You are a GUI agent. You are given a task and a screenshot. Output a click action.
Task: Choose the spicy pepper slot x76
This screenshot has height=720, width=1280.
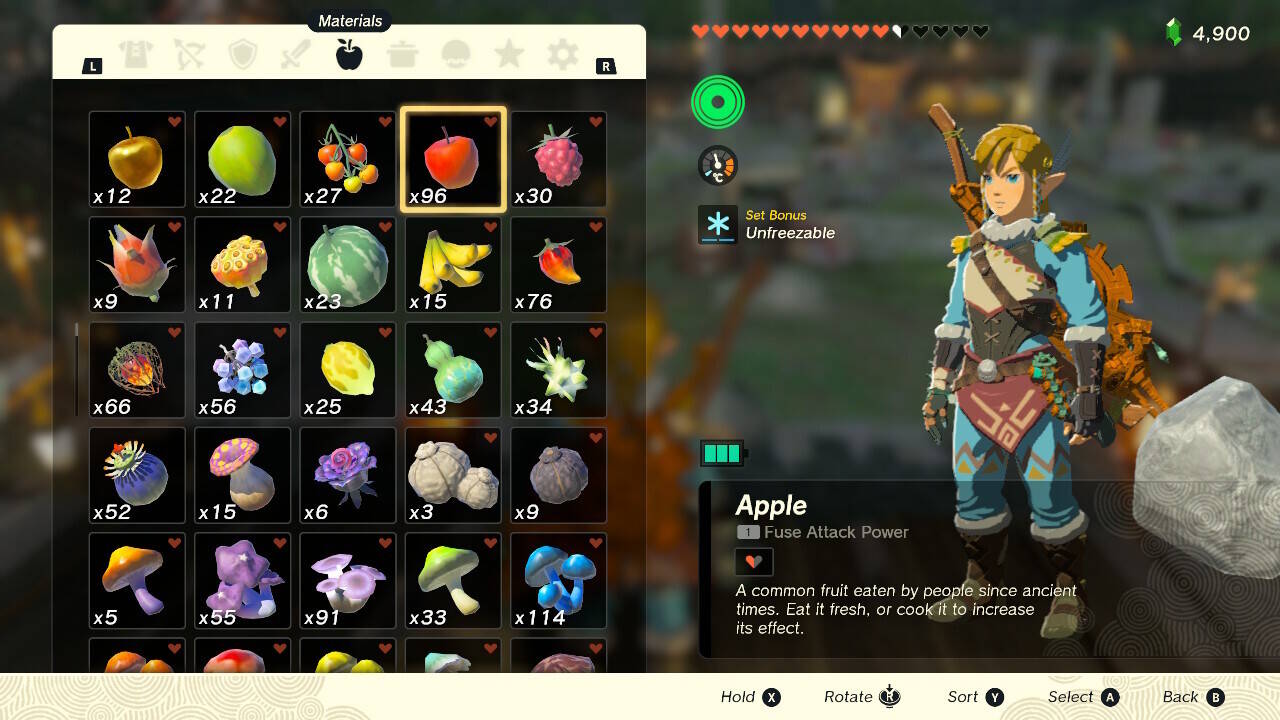(x=558, y=265)
